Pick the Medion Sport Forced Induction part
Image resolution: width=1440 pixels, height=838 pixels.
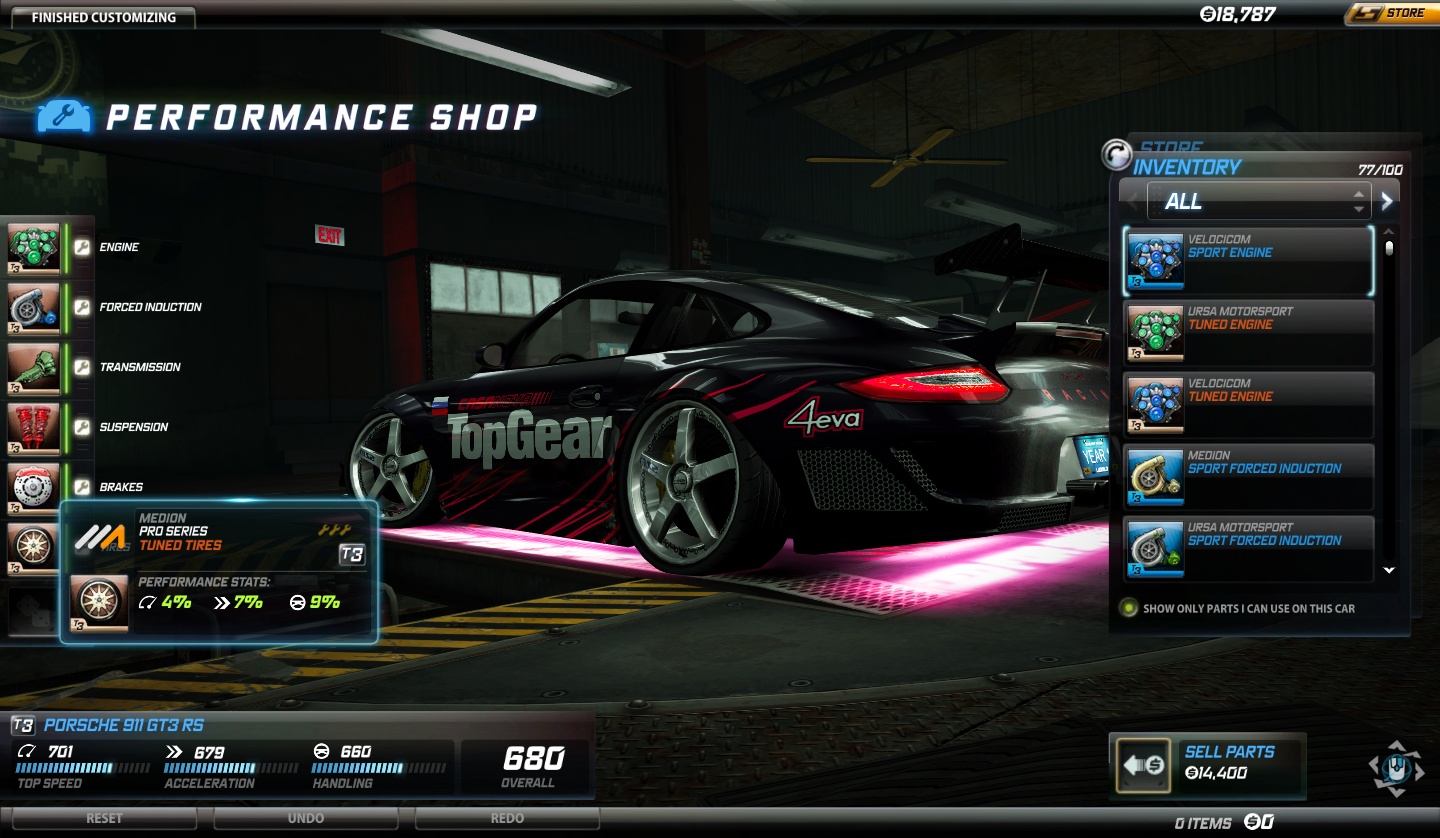[1248, 477]
